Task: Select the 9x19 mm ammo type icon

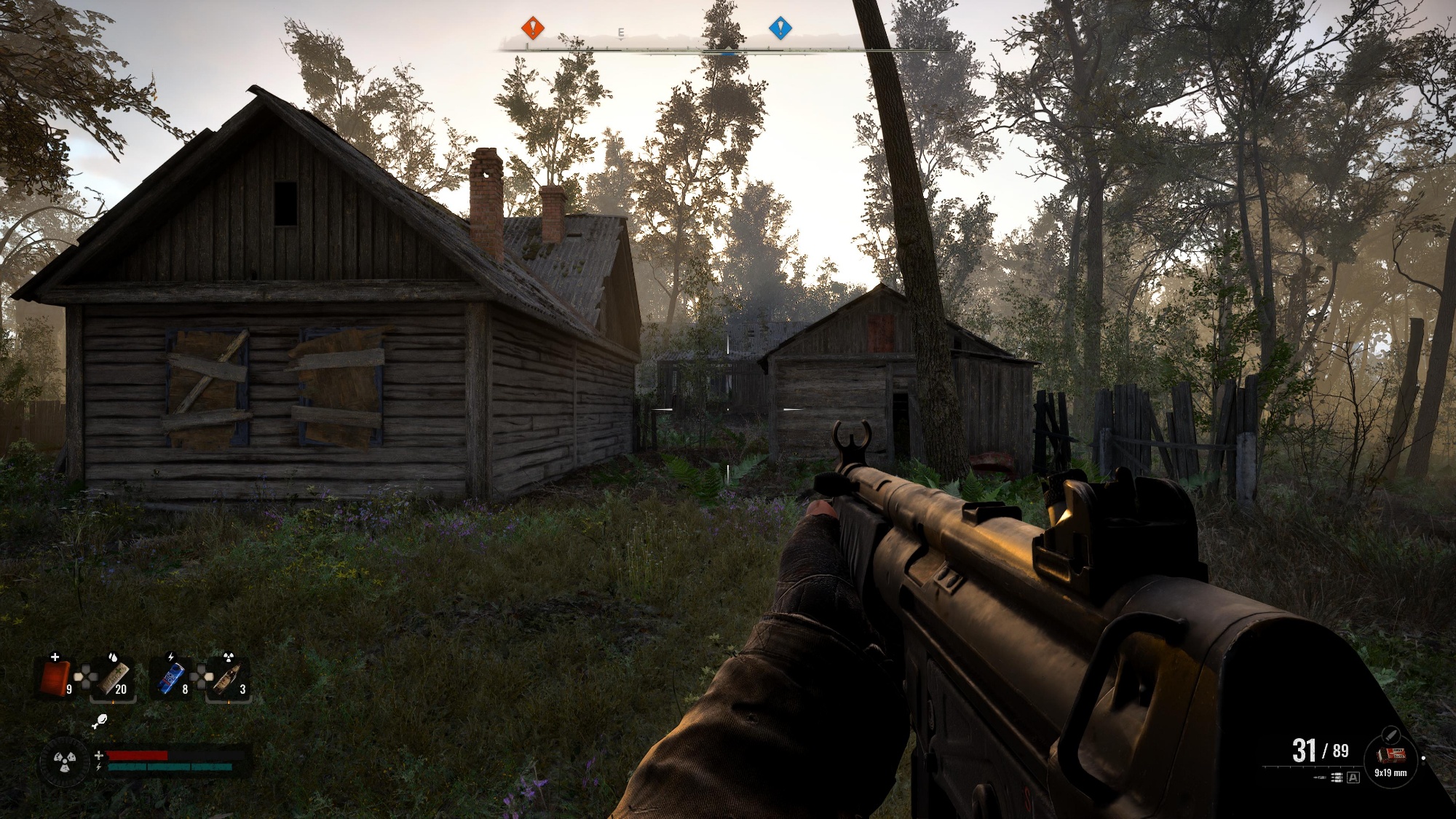Action: pyautogui.click(x=1390, y=756)
